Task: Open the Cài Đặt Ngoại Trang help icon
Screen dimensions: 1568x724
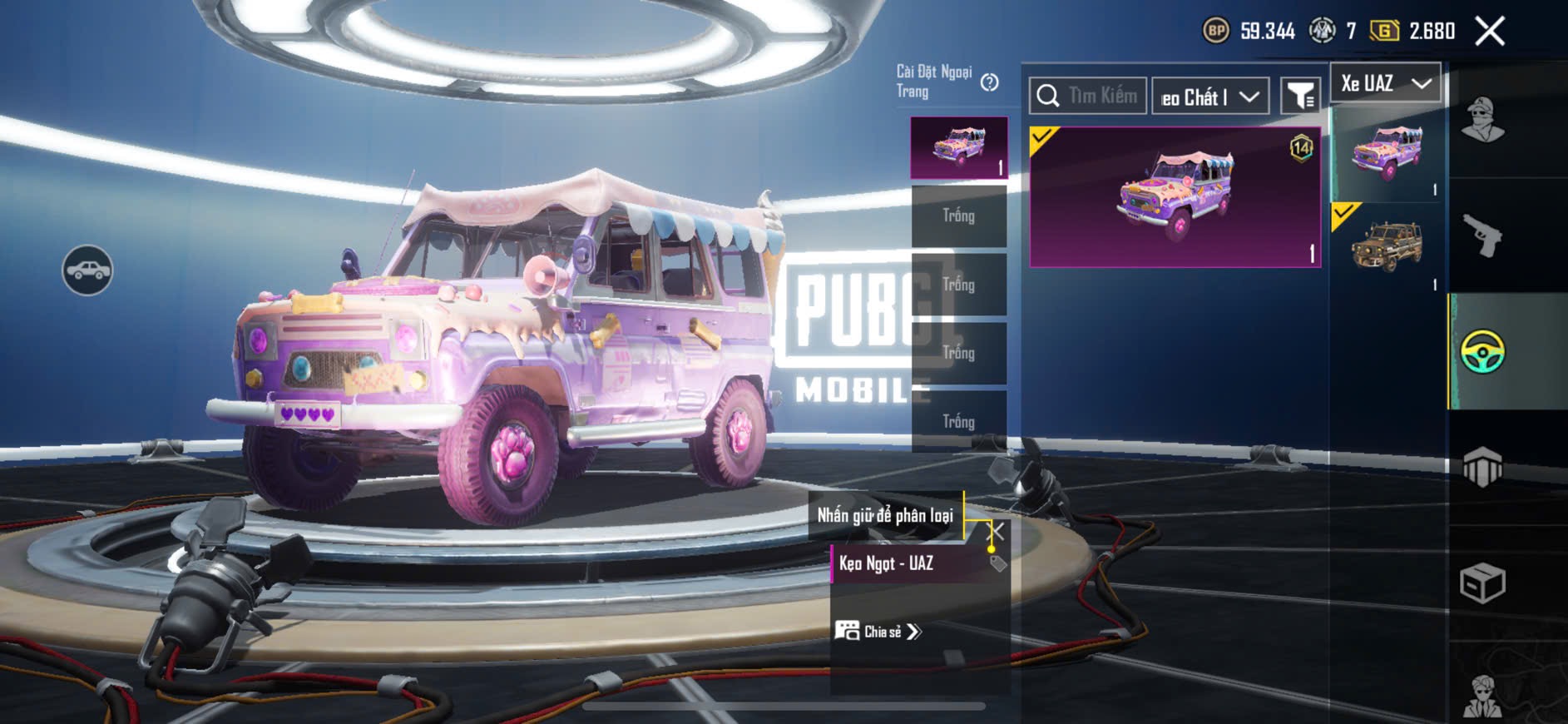Action: pos(989,82)
